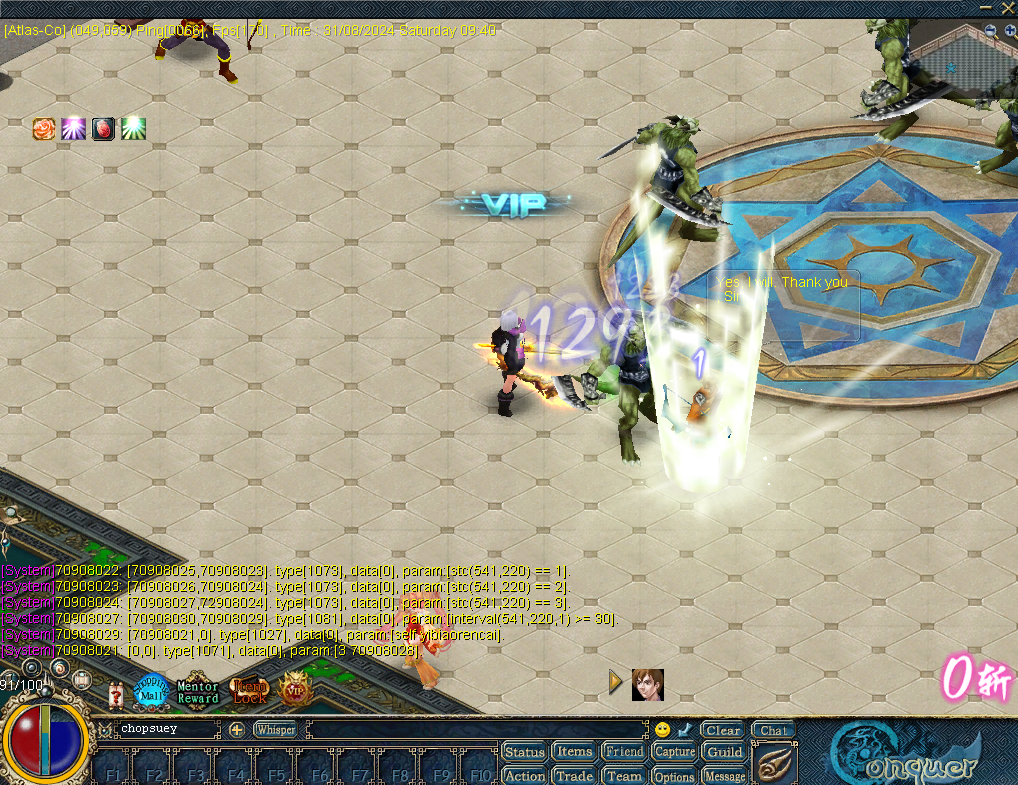Open the Friend list
The width and height of the screenshot is (1018, 785).
tap(624, 752)
